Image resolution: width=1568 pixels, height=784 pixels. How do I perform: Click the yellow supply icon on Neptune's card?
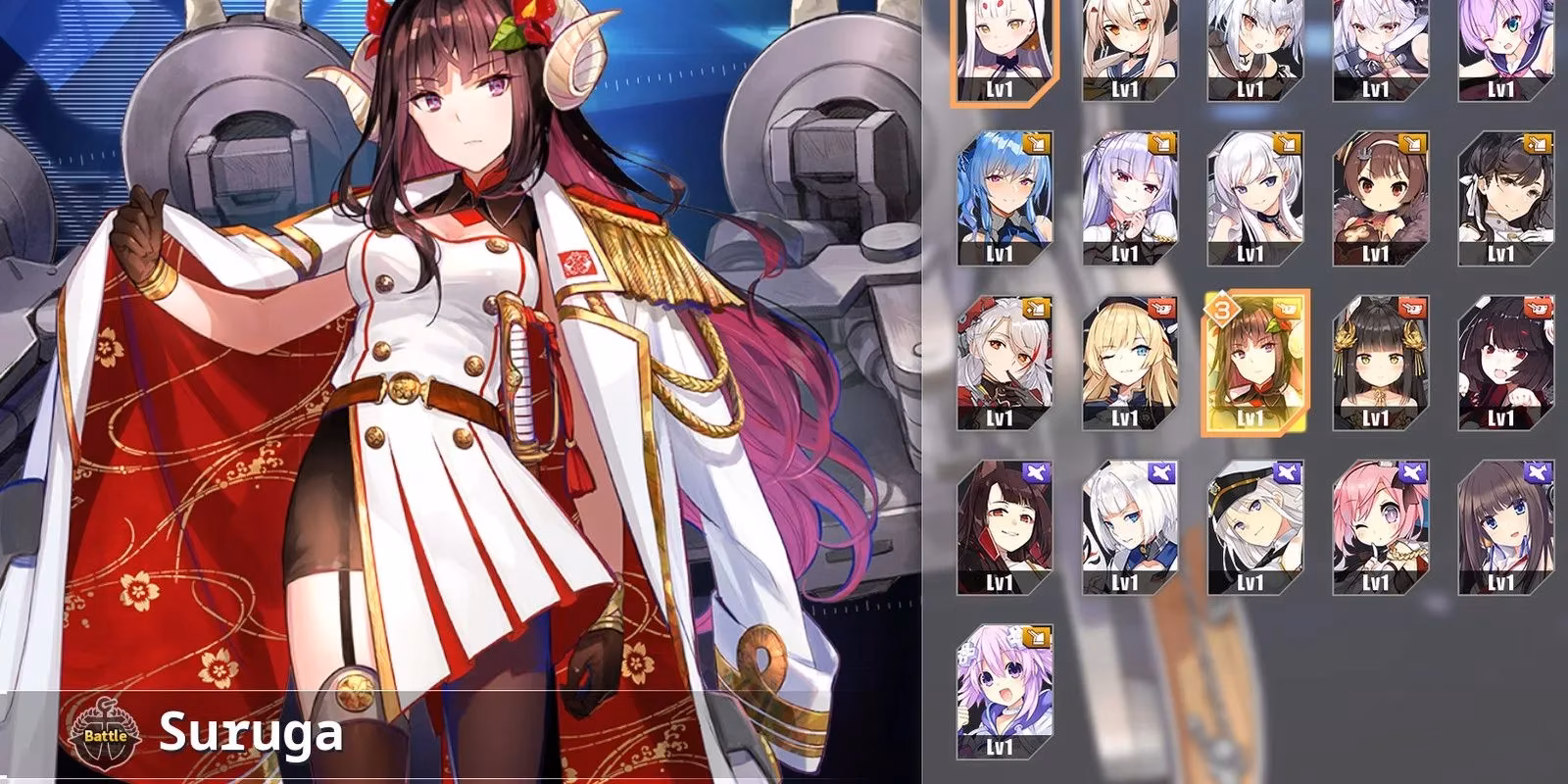[x=1035, y=638]
